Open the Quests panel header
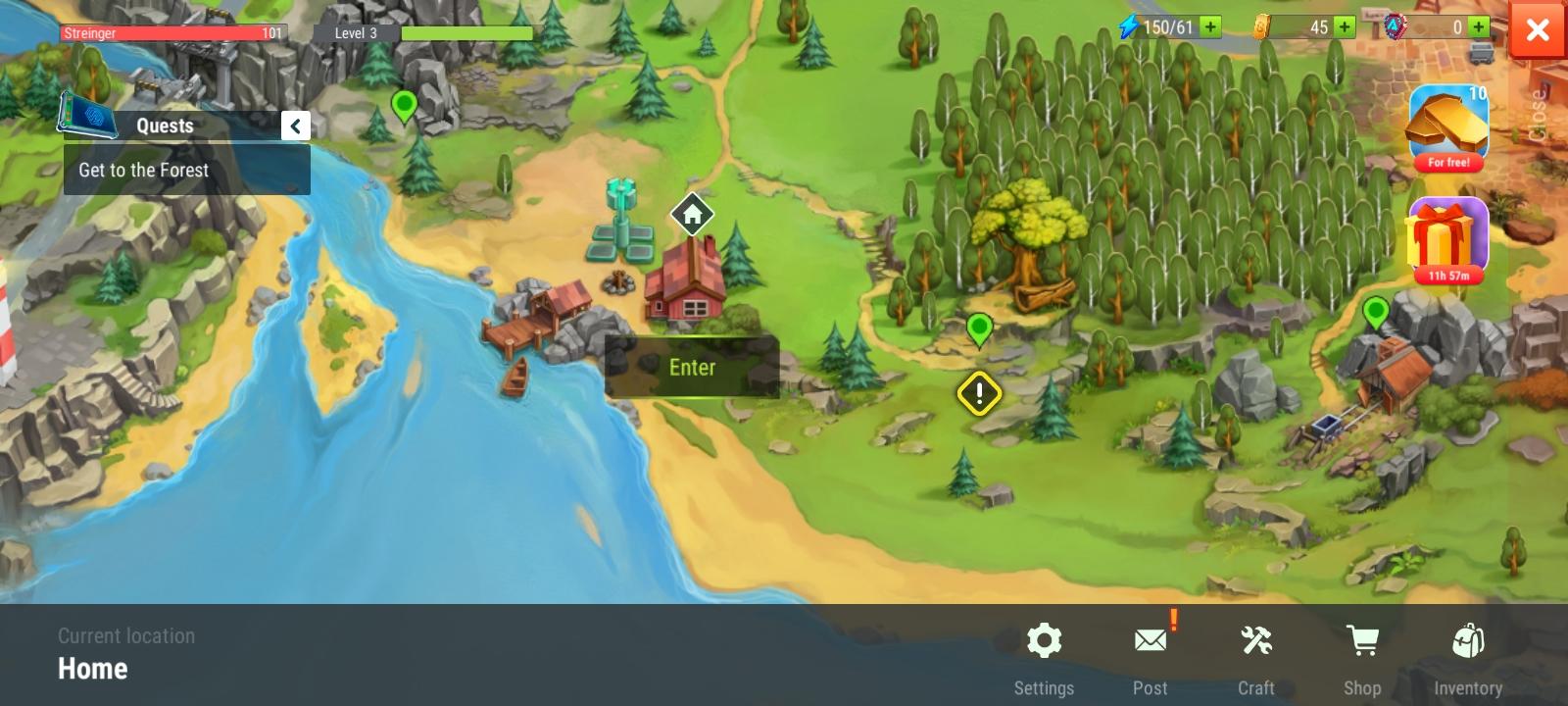The width and height of the screenshot is (1568, 706). pos(163,126)
